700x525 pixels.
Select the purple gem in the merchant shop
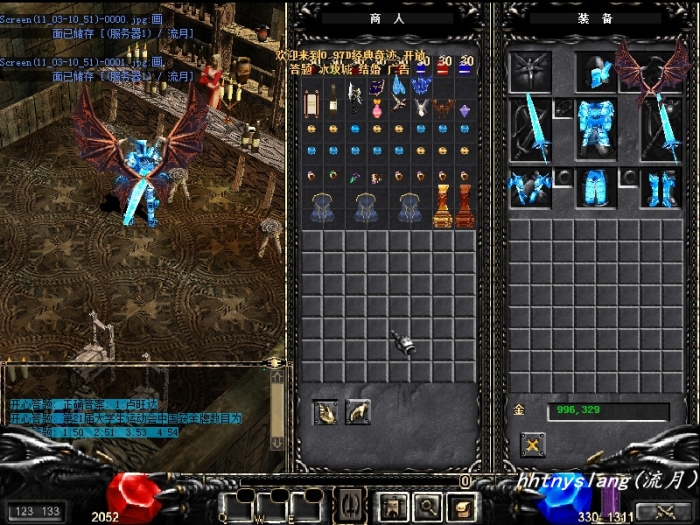[x=464, y=110]
